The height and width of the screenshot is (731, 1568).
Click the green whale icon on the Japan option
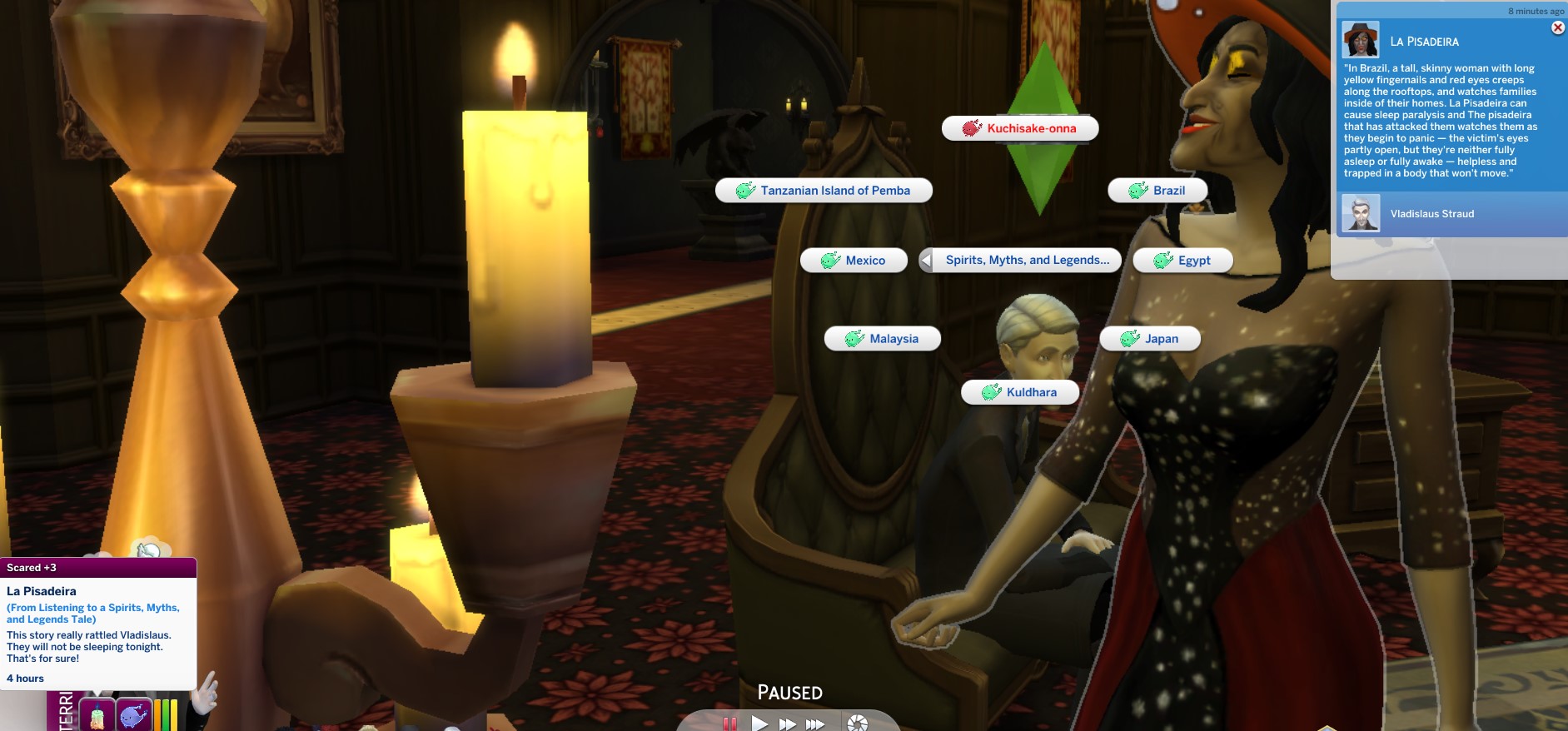1130,338
